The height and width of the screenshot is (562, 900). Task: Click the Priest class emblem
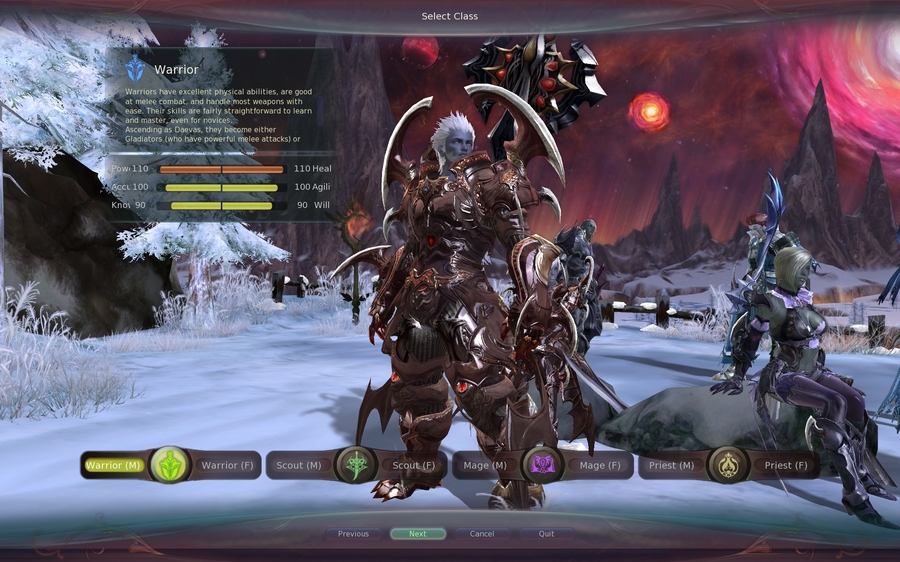click(728, 465)
